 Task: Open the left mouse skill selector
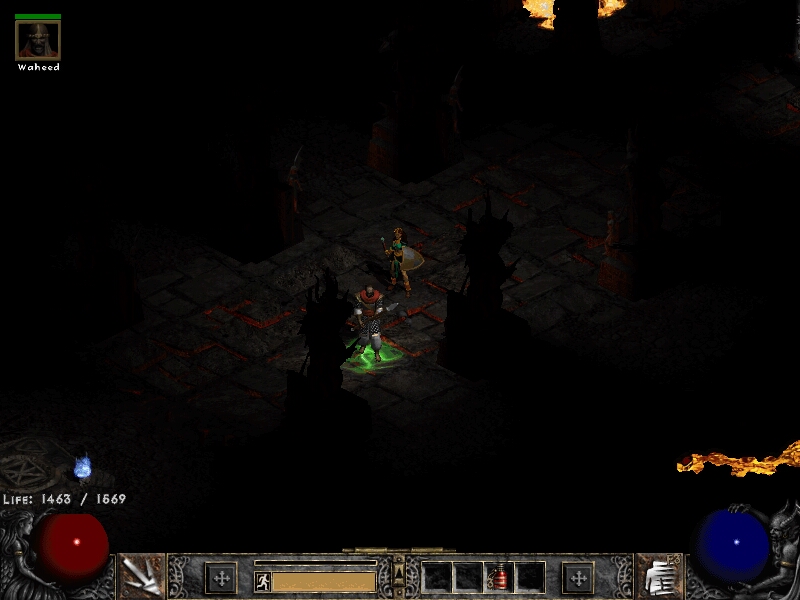(141, 576)
